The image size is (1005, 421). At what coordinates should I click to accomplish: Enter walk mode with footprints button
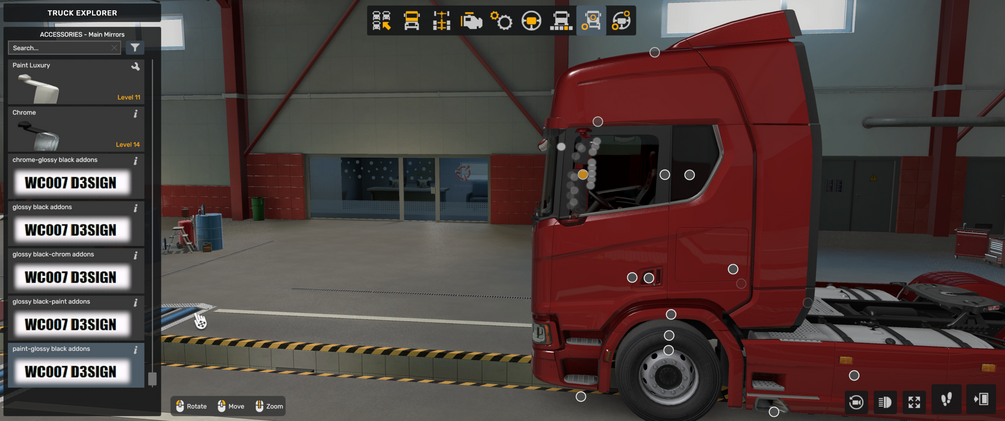pos(946,400)
